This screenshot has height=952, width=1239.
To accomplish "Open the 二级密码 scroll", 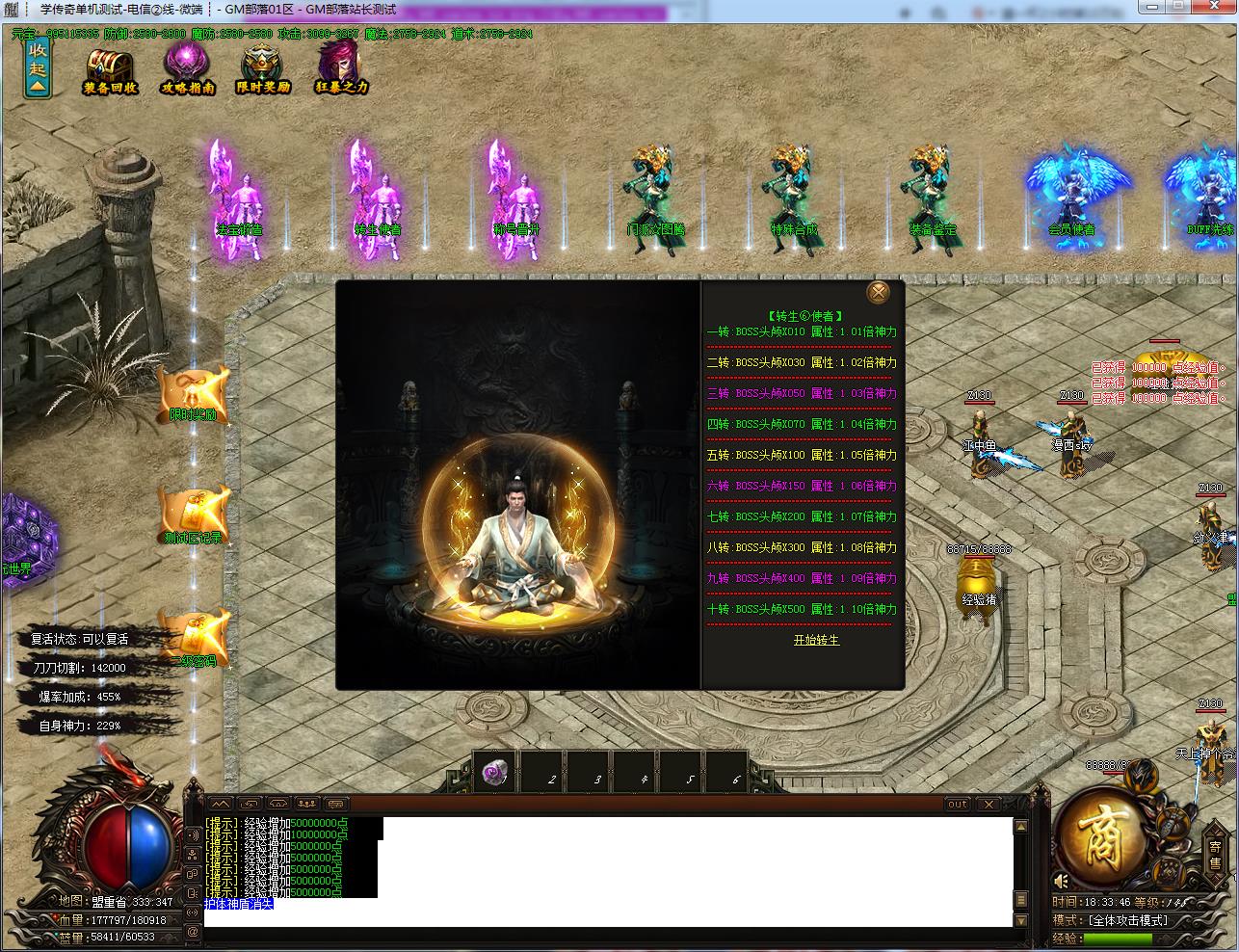I will tap(197, 638).
